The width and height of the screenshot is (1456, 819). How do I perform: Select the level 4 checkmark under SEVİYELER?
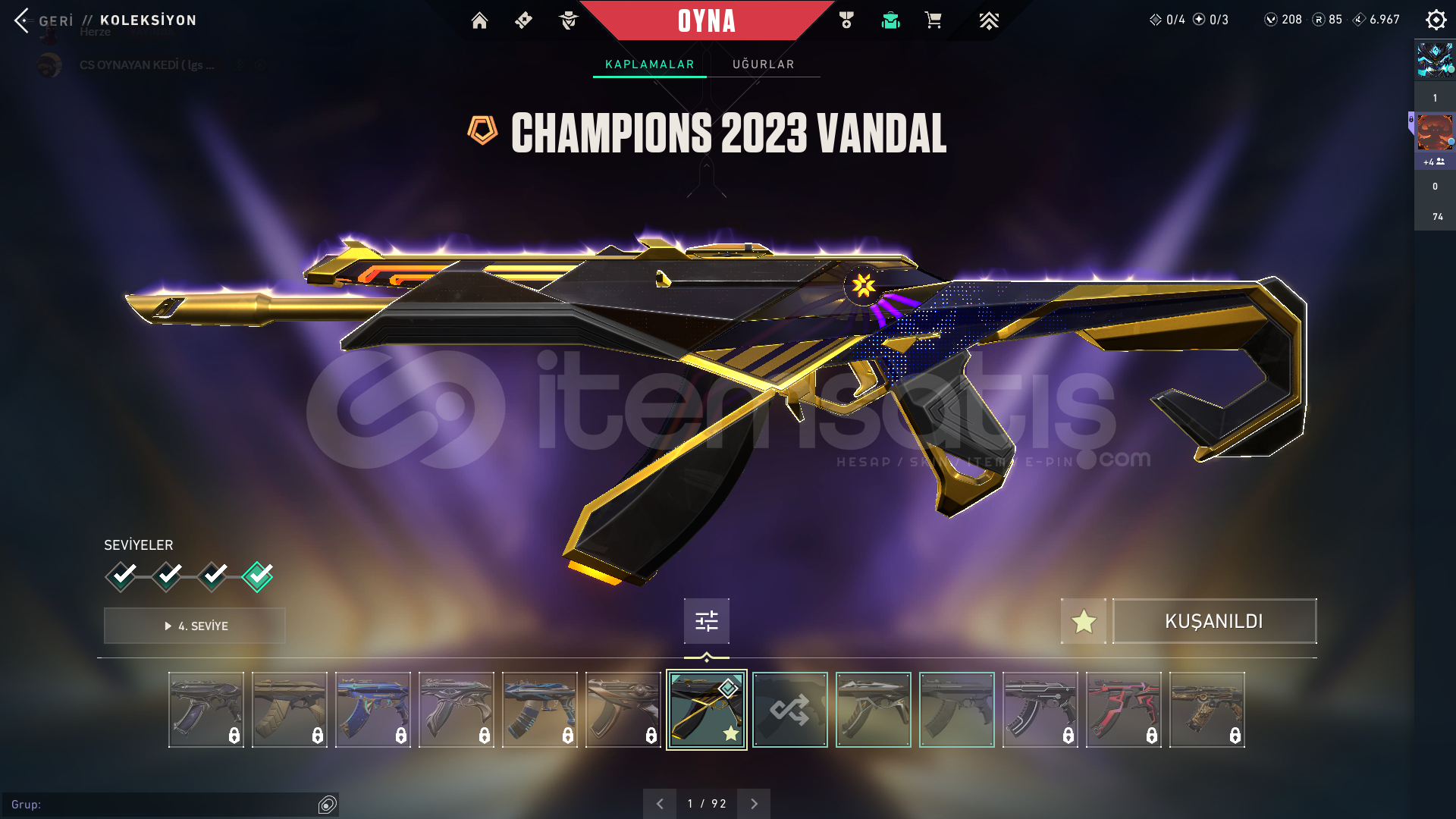257,576
